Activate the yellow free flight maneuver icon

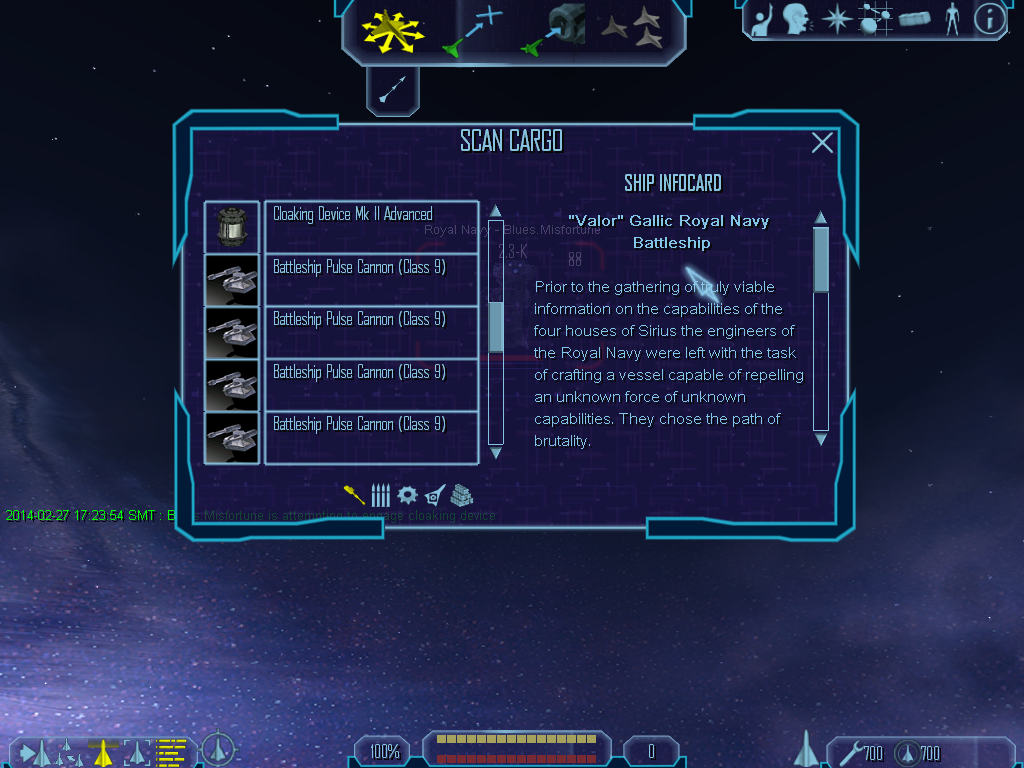click(x=393, y=29)
